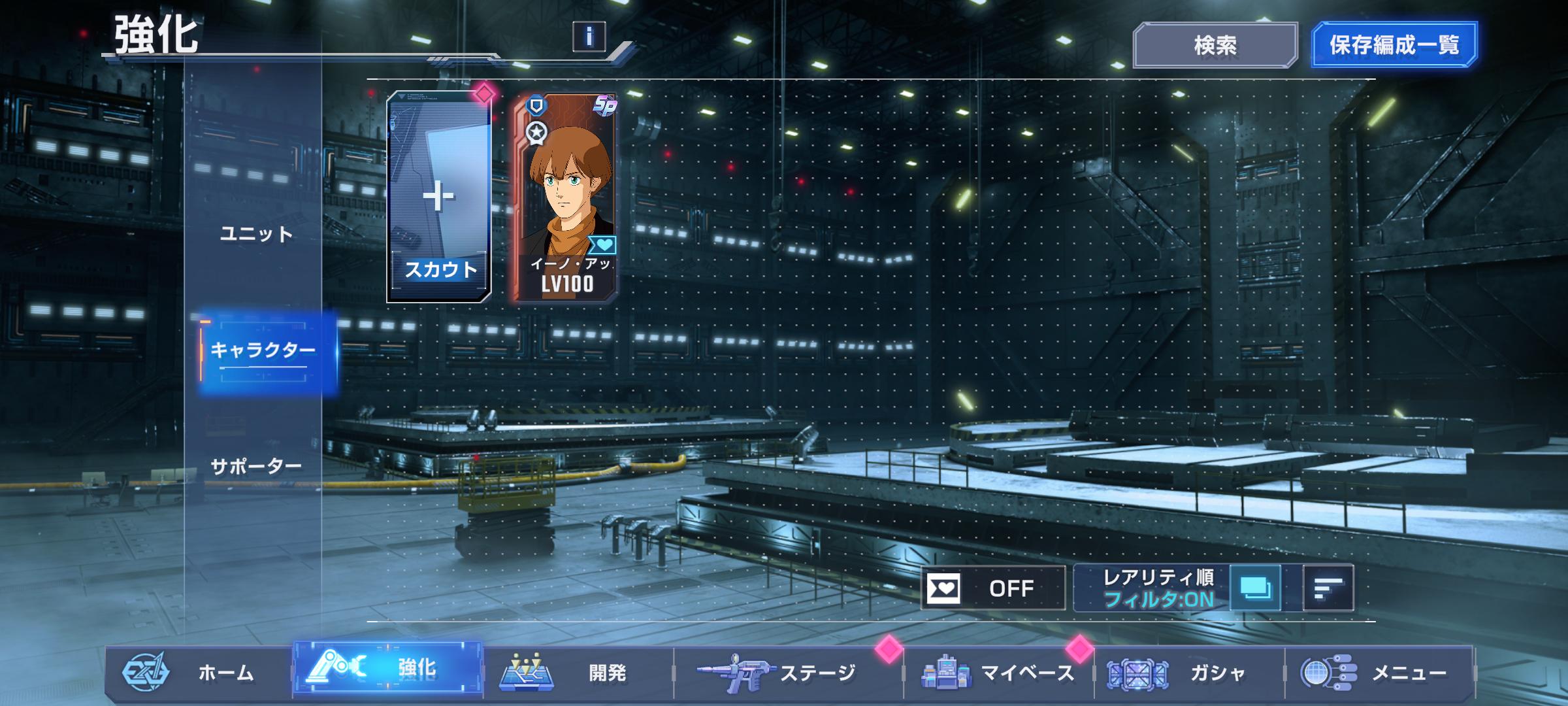Select 強化 in the bottom navigation
1568x706 pixels.
(388, 669)
